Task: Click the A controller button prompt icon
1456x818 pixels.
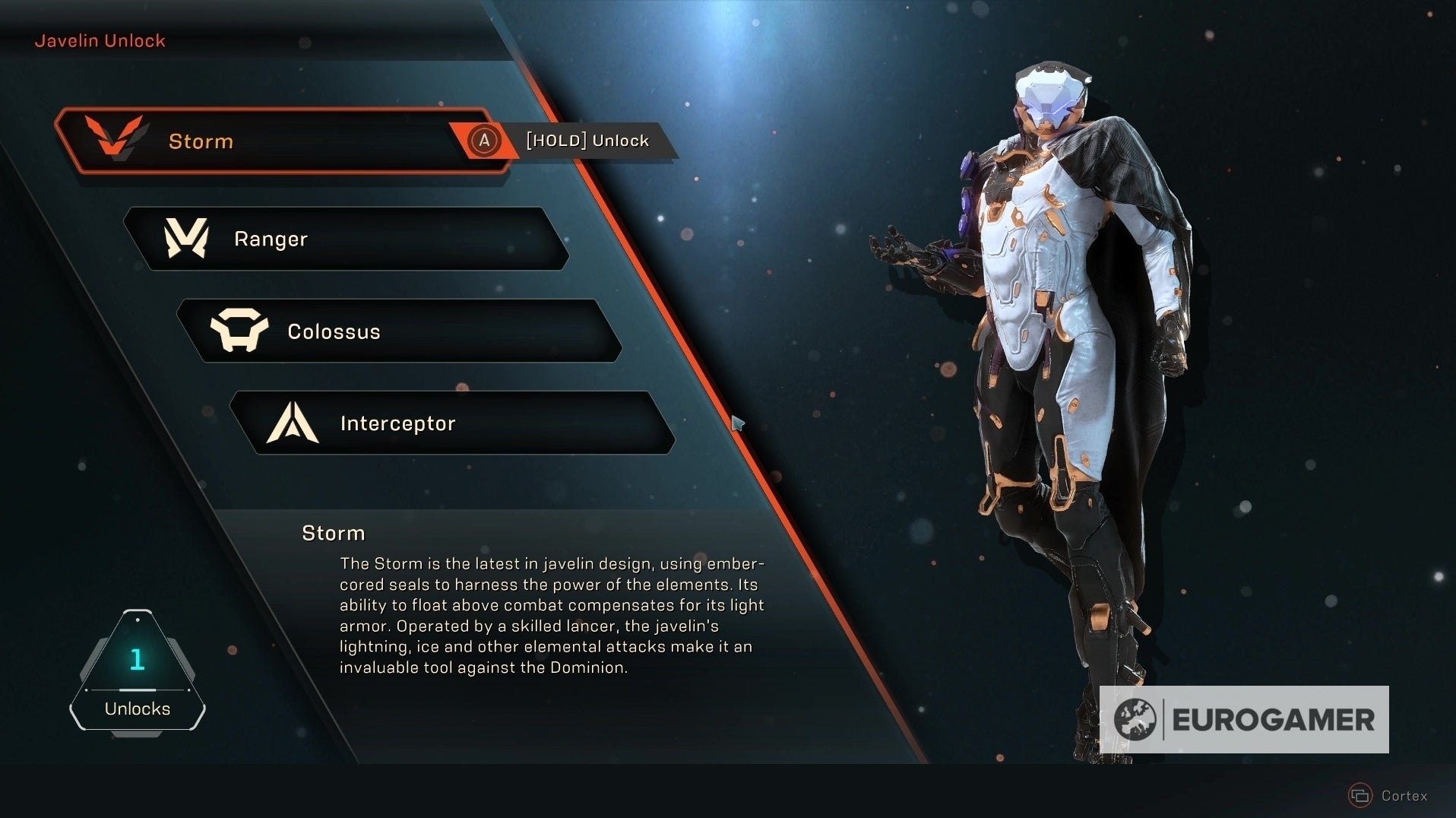Action: point(483,141)
